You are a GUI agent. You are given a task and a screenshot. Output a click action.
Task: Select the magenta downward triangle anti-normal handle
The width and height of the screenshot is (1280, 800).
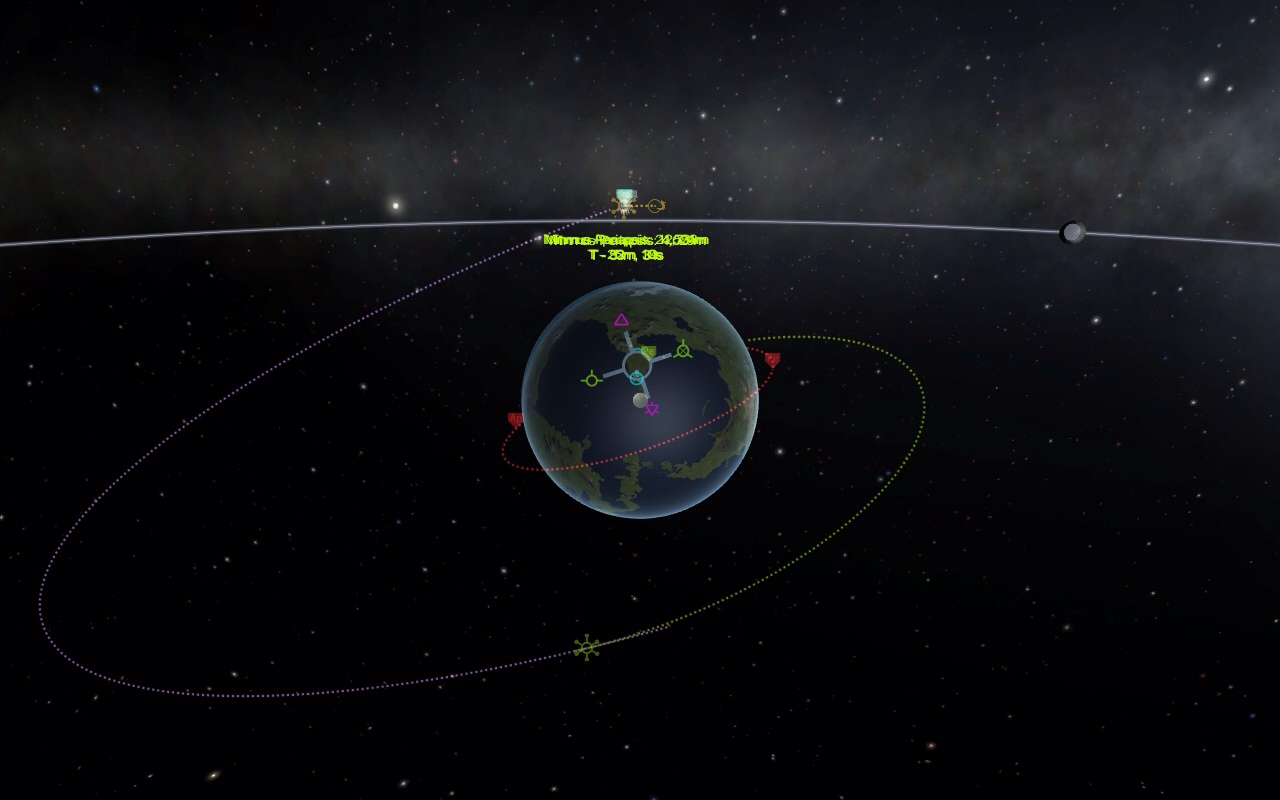pyautogui.click(x=652, y=408)
